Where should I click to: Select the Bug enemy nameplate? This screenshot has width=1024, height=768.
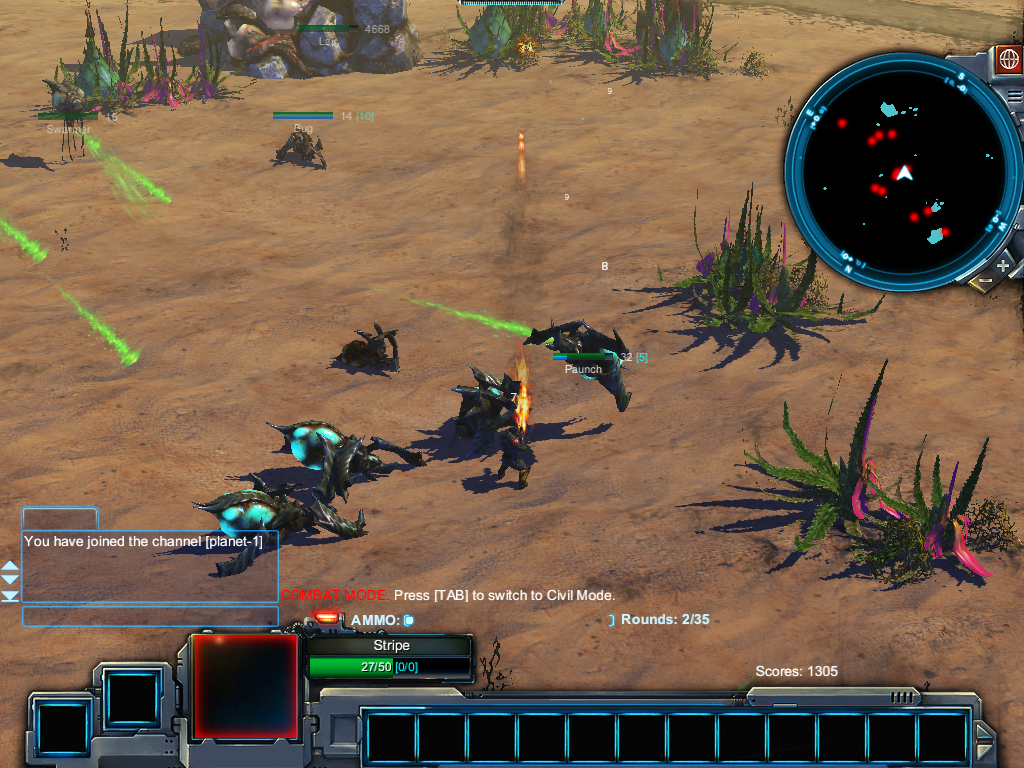pyautogui.click(x=303, y=128)
